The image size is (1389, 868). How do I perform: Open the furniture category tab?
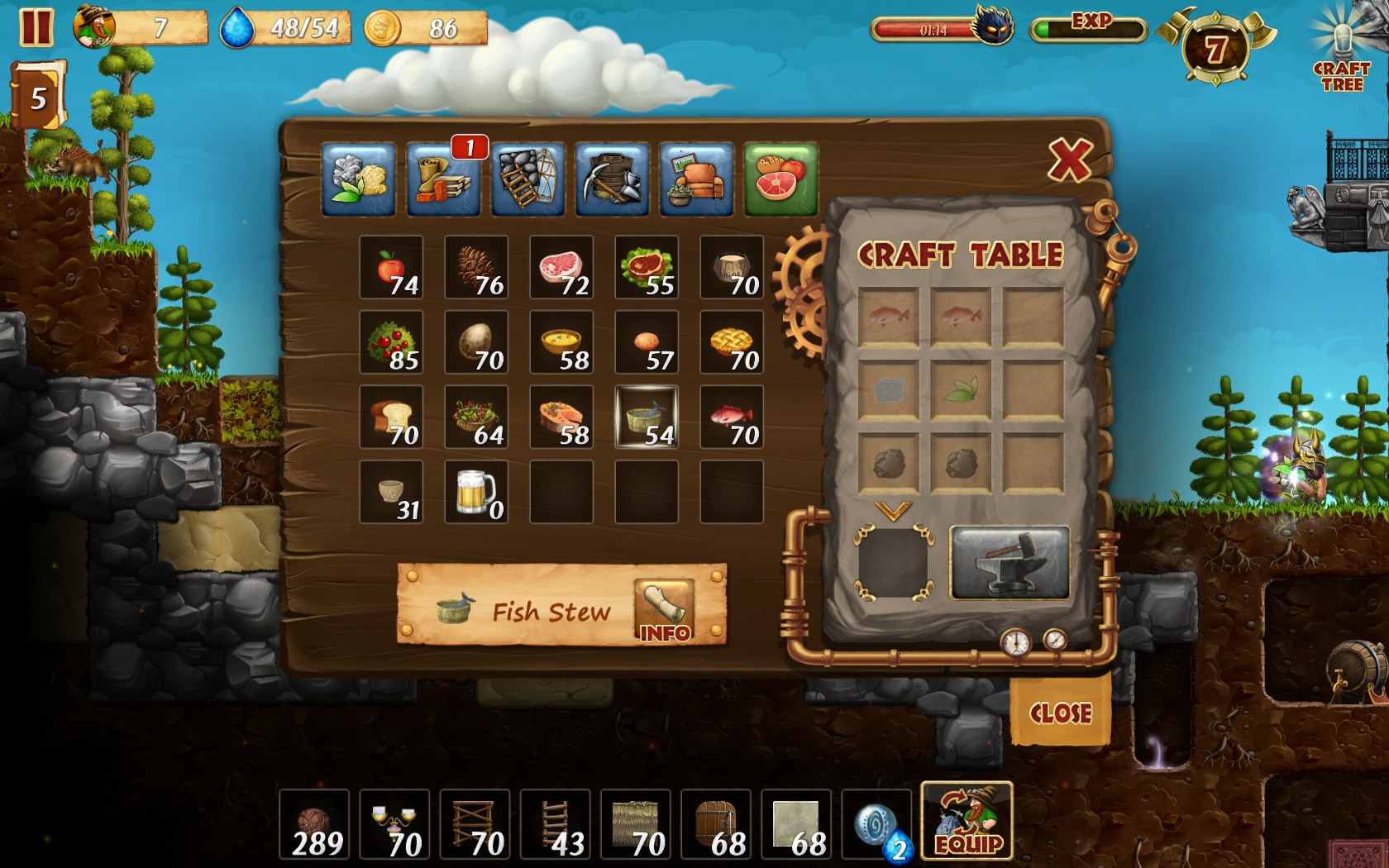(x=696, y=179)
